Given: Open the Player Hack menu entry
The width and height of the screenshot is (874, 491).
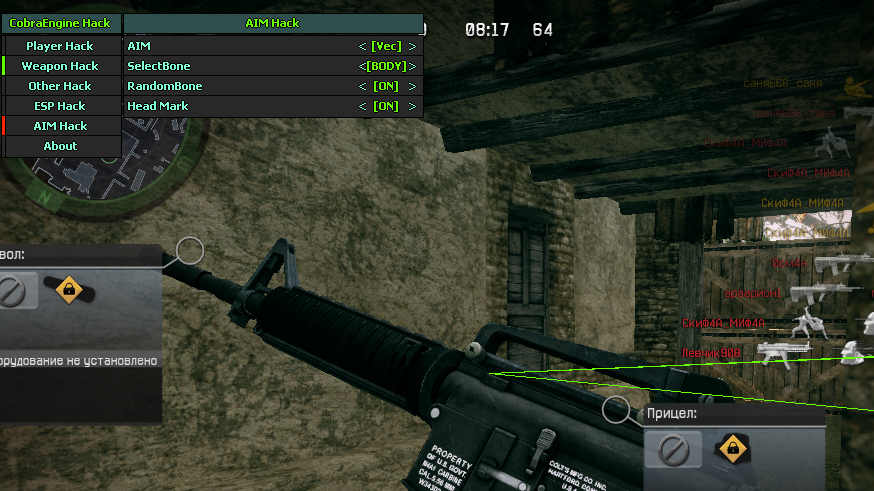Looking at the screenshot, I should 60,46.
